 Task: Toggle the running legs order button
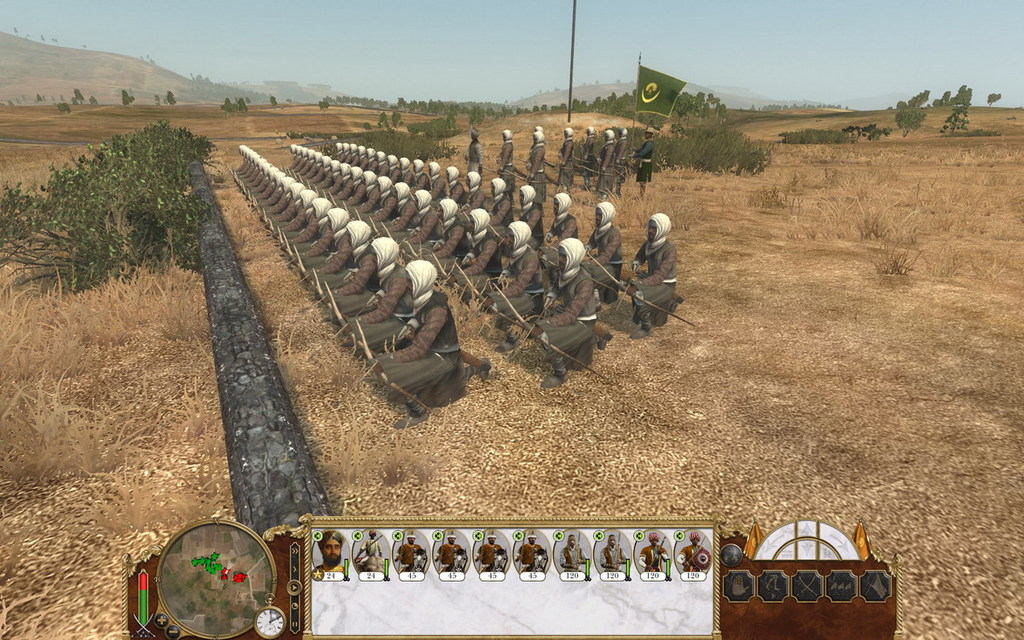coord(772,586)
